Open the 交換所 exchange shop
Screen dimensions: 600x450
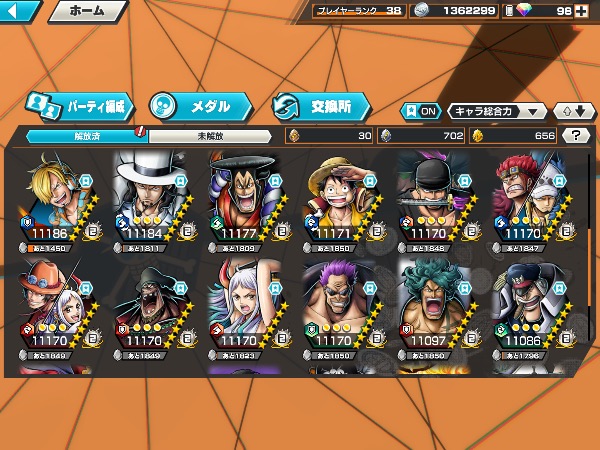tap(321, 105)
